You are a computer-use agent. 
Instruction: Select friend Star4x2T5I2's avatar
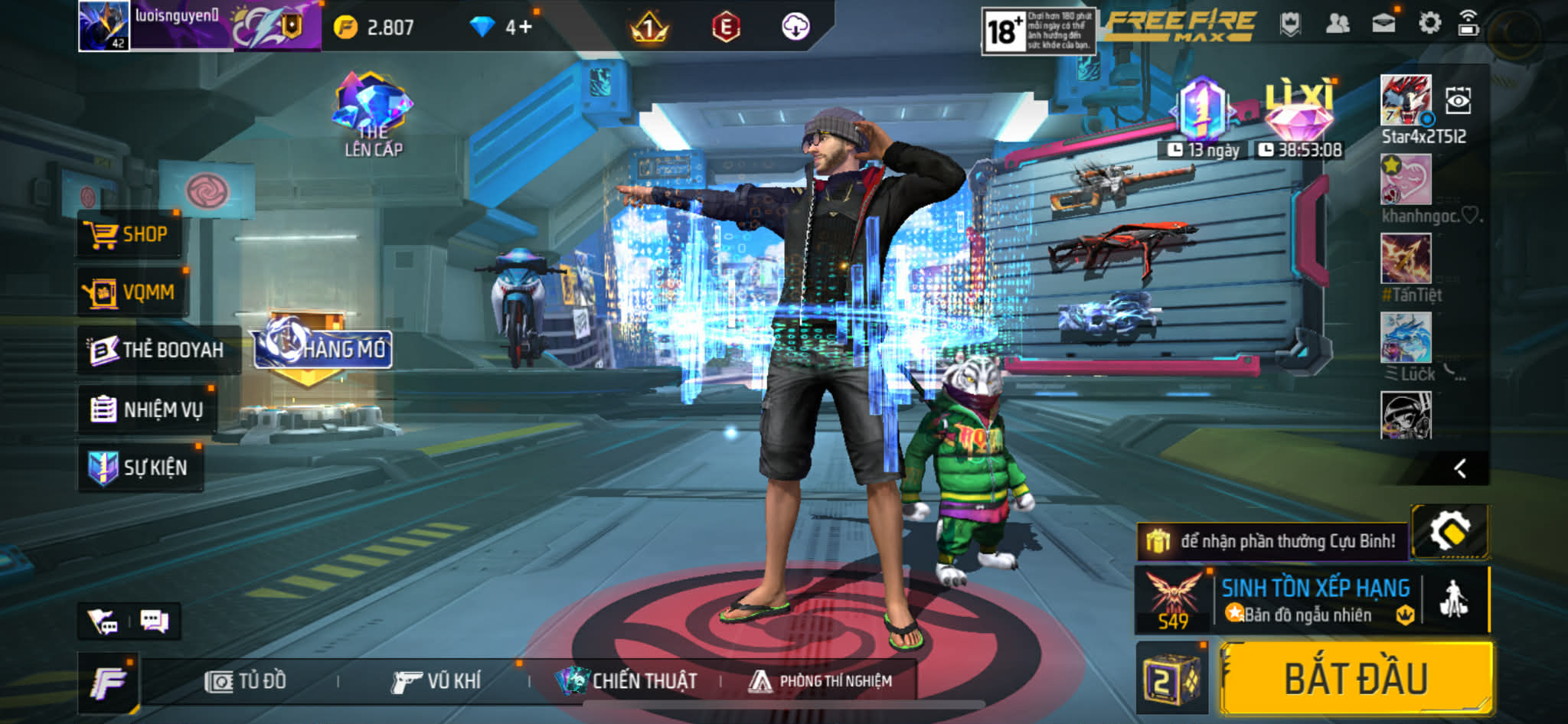[1405, 99]
